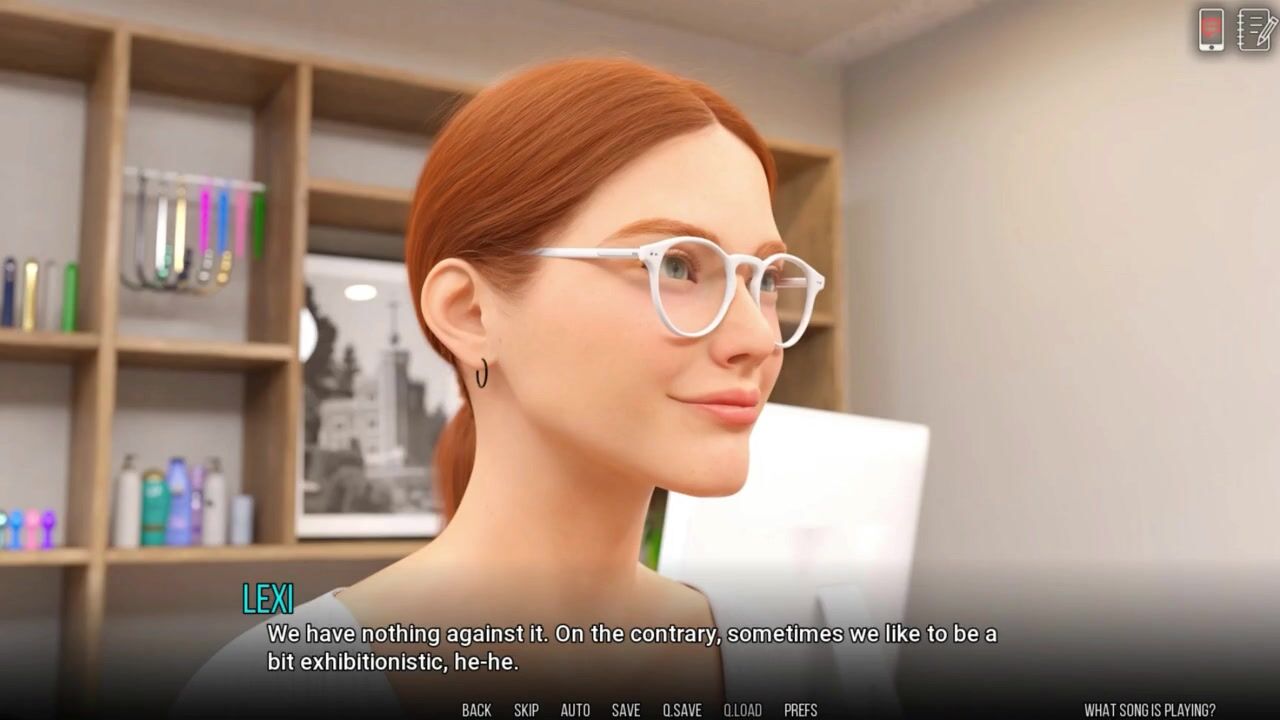Quick load with Q.LOAD
This screenshot has height=720, width=1280.
(x=742, y=710)
